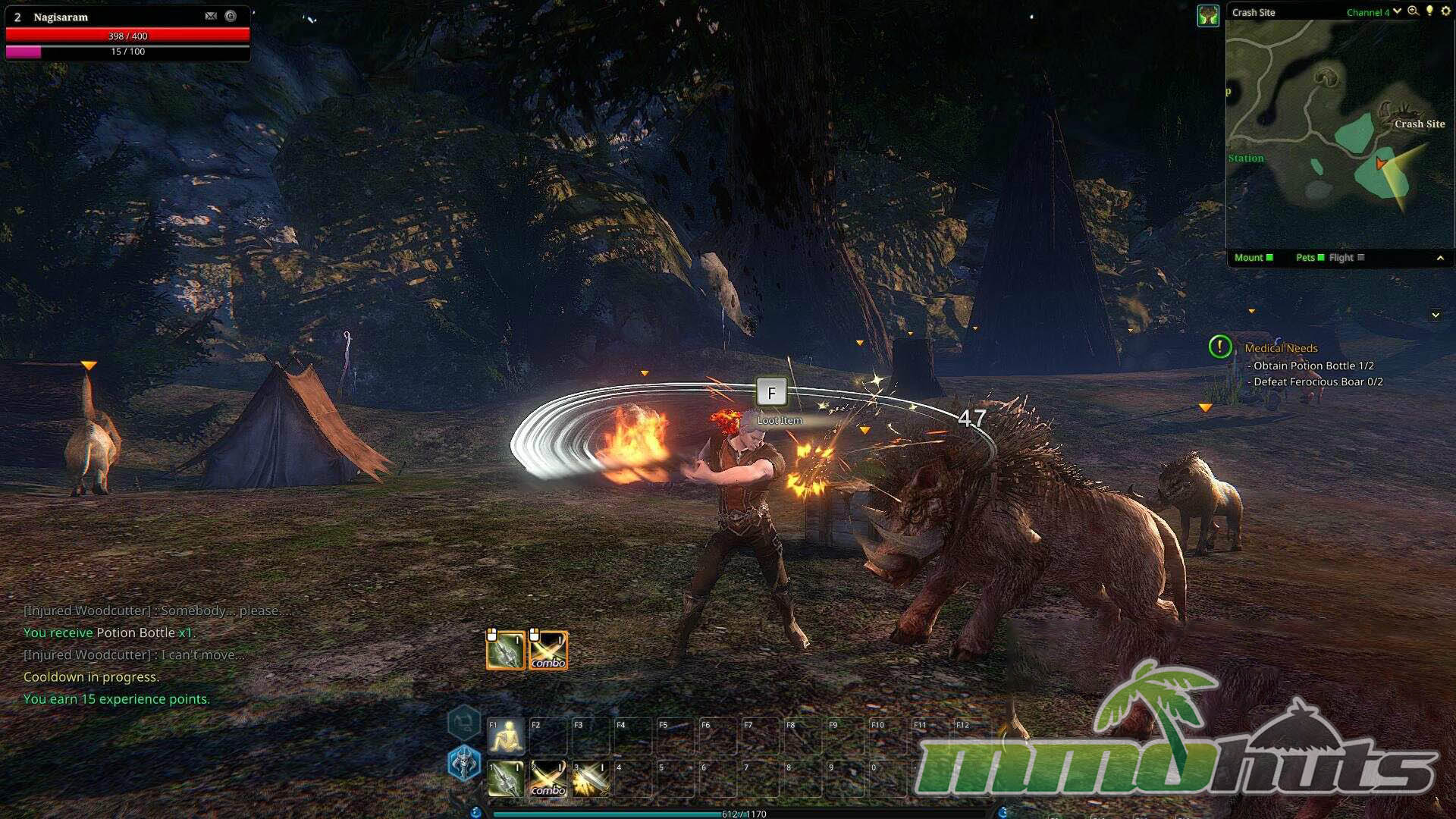Image resolution: width=1456 pixels, height=819 pixels.
Task: Use the spear skill in slot 1
Action: coord(506,779)
